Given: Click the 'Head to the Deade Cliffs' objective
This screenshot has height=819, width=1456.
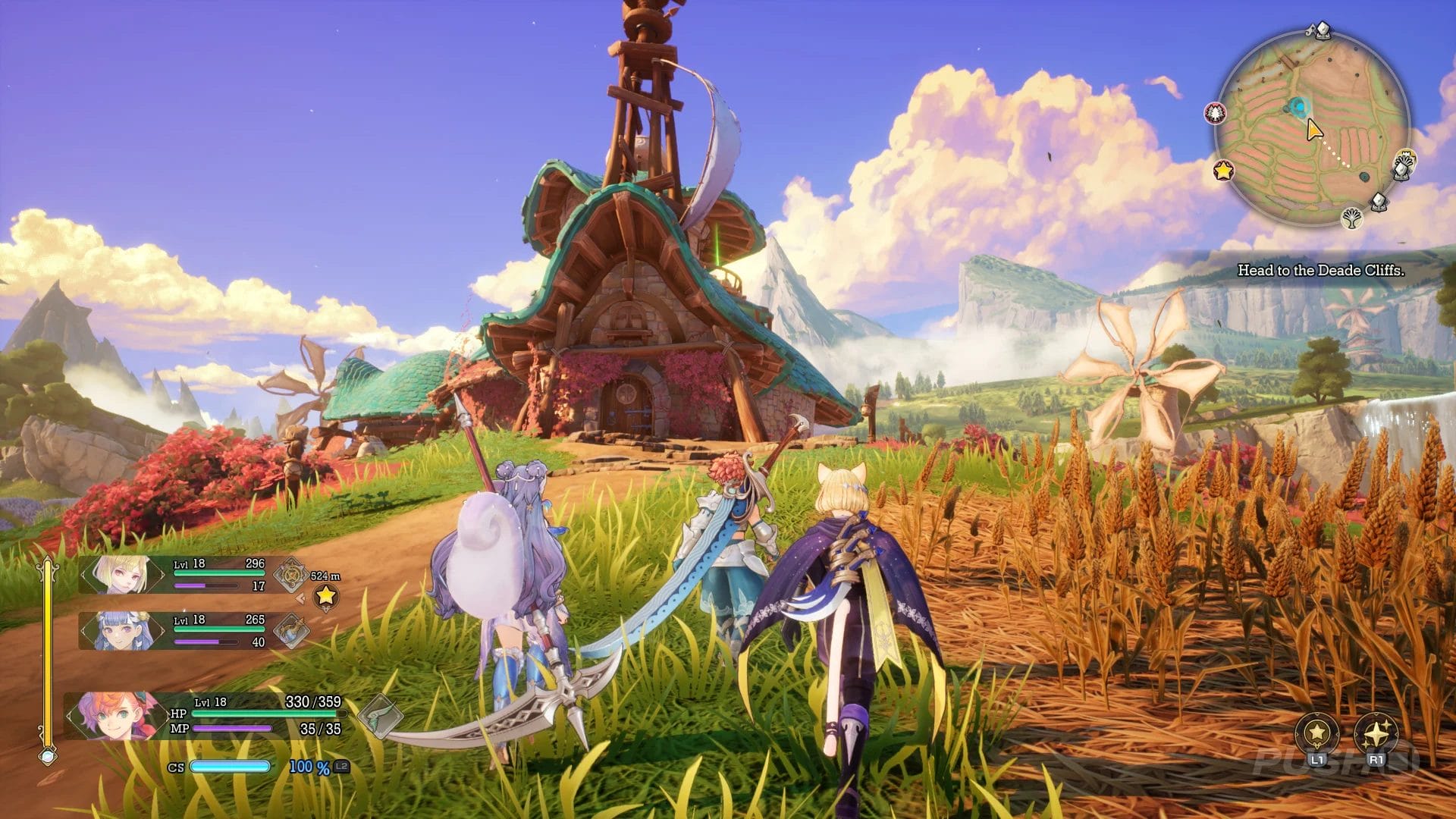Looking at the screenshot, I should [1320, 270].
